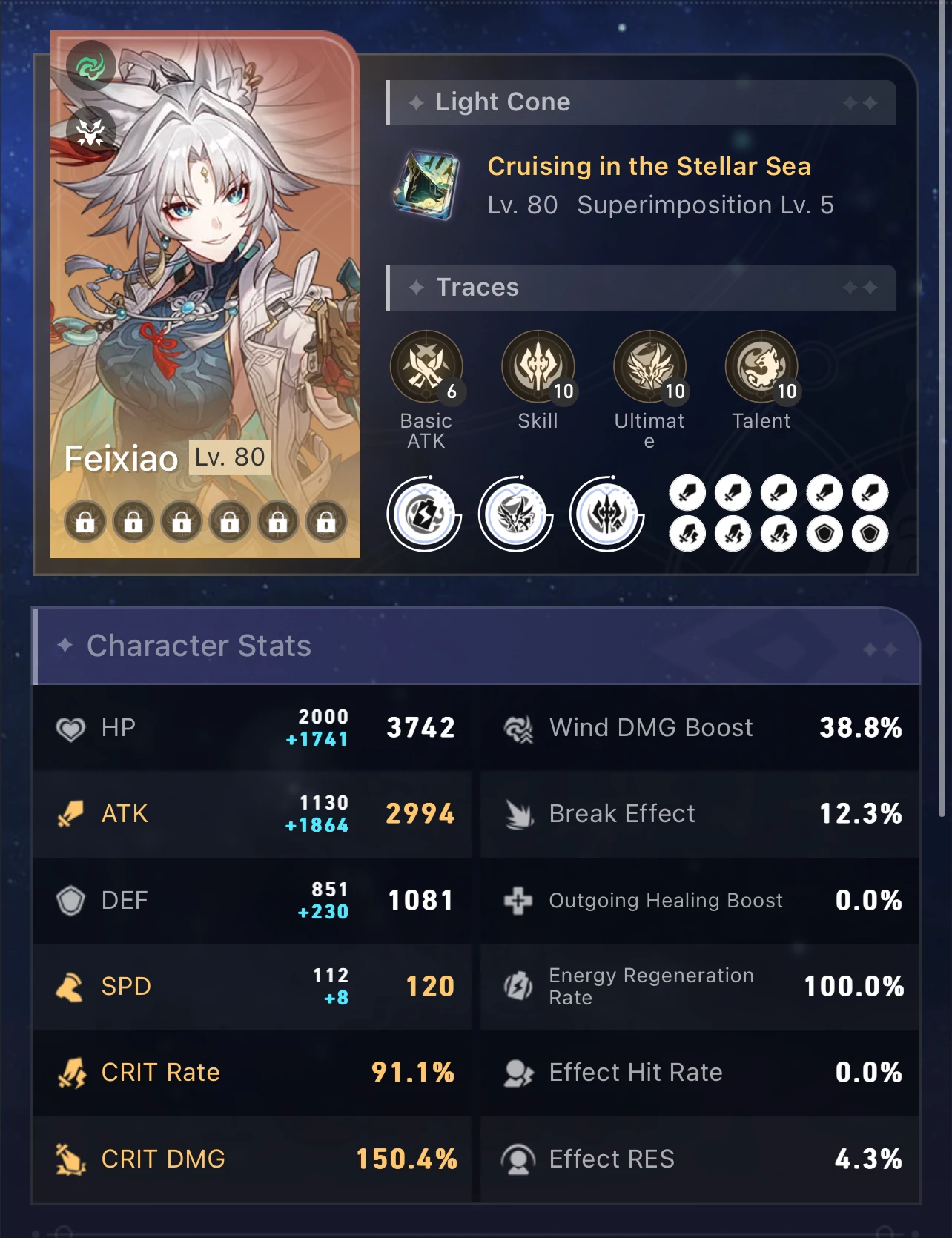This screenshot has height=1238, width=952.
Task: Select the Skill trace icon
Action: [x=538, y=365]
